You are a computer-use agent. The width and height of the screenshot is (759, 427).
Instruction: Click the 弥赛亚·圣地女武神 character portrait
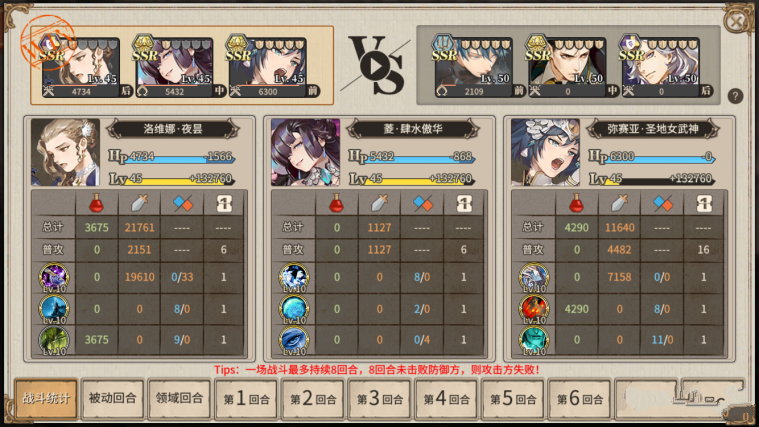click(x=545, y=152)
